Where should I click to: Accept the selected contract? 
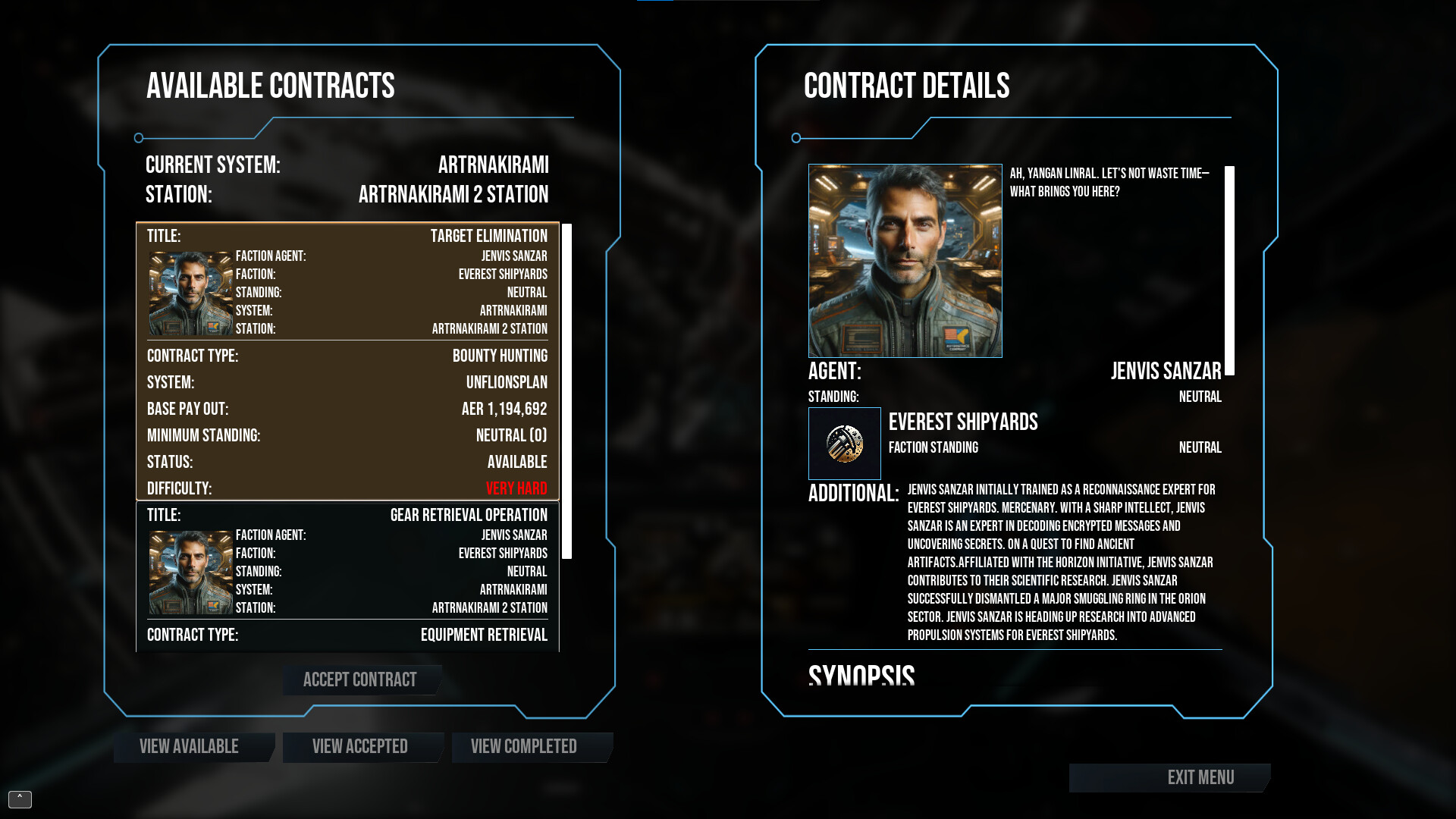360,680
